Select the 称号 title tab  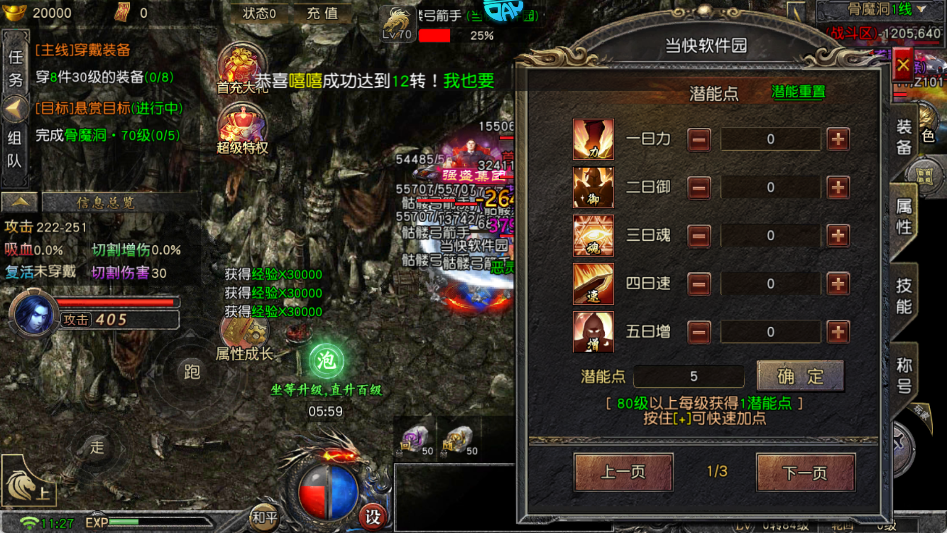904,374
